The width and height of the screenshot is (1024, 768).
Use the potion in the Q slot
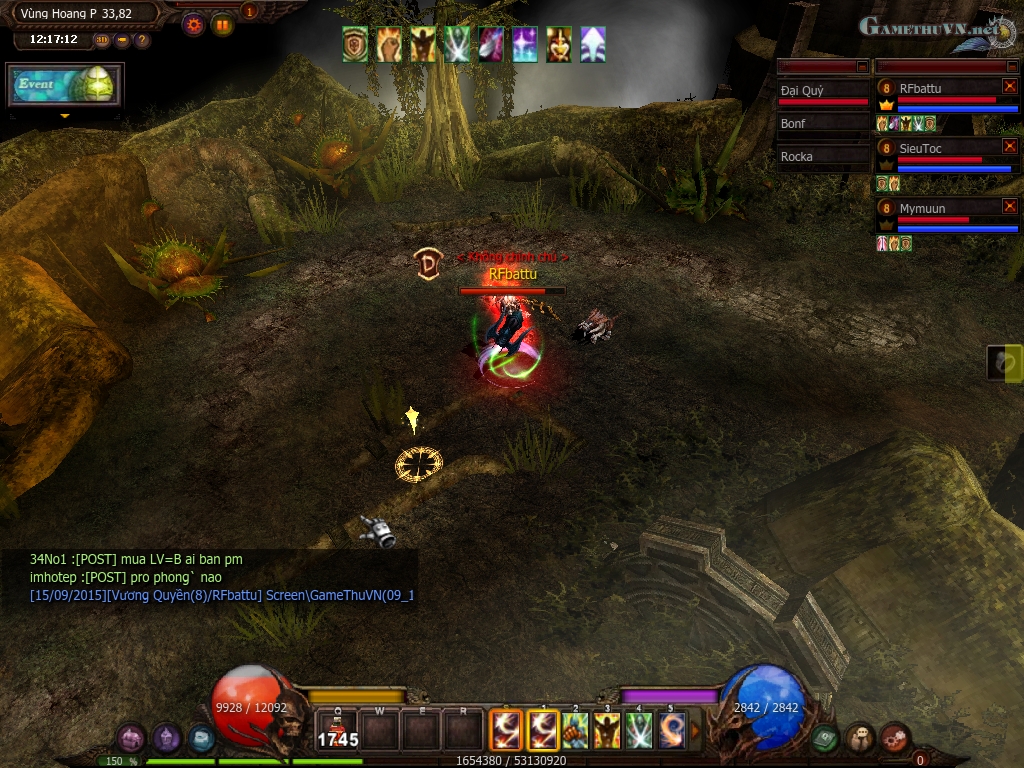pos(338,731)
